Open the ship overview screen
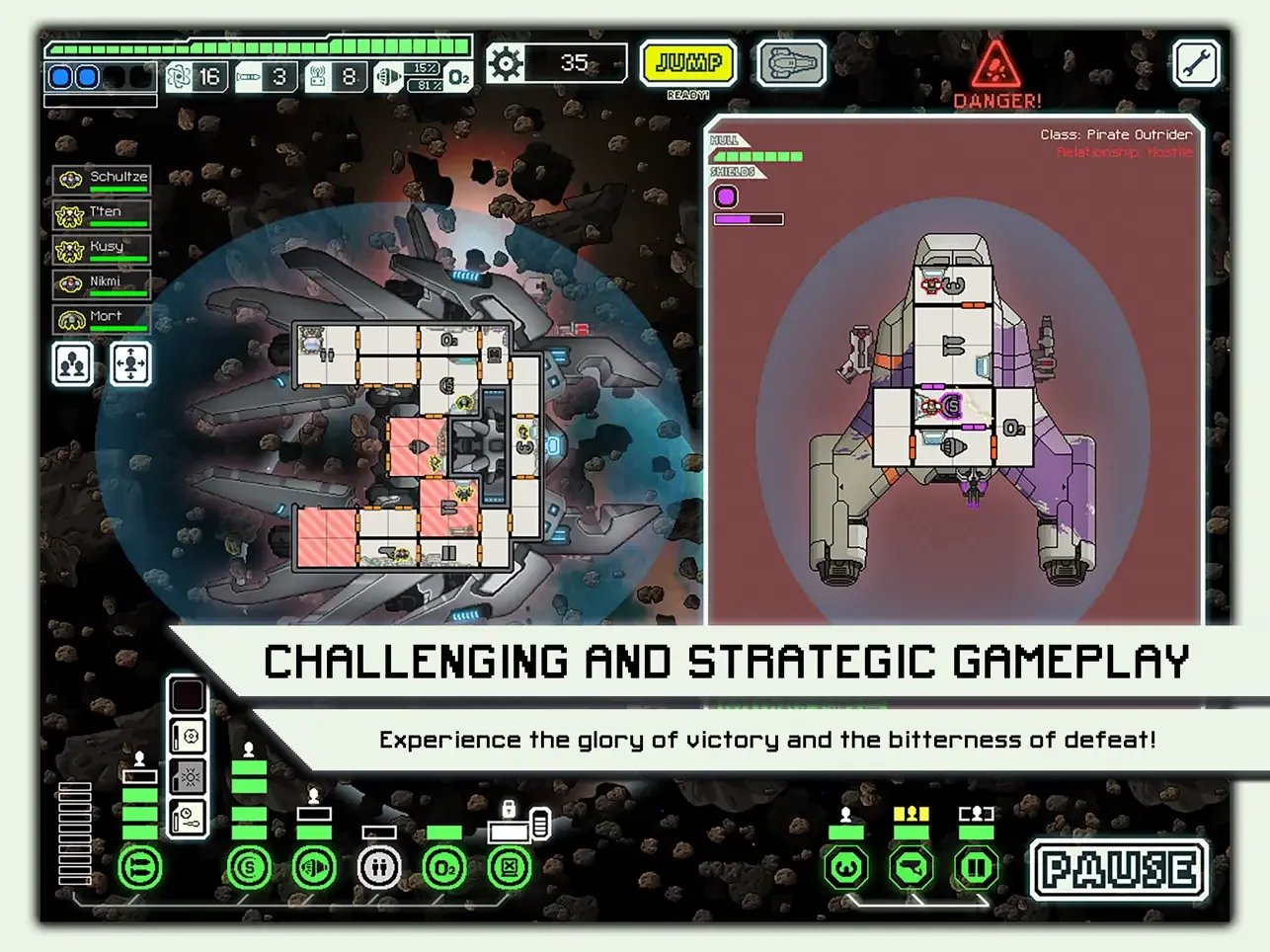The image size is (1270, 952). click(x=791, y=64)
